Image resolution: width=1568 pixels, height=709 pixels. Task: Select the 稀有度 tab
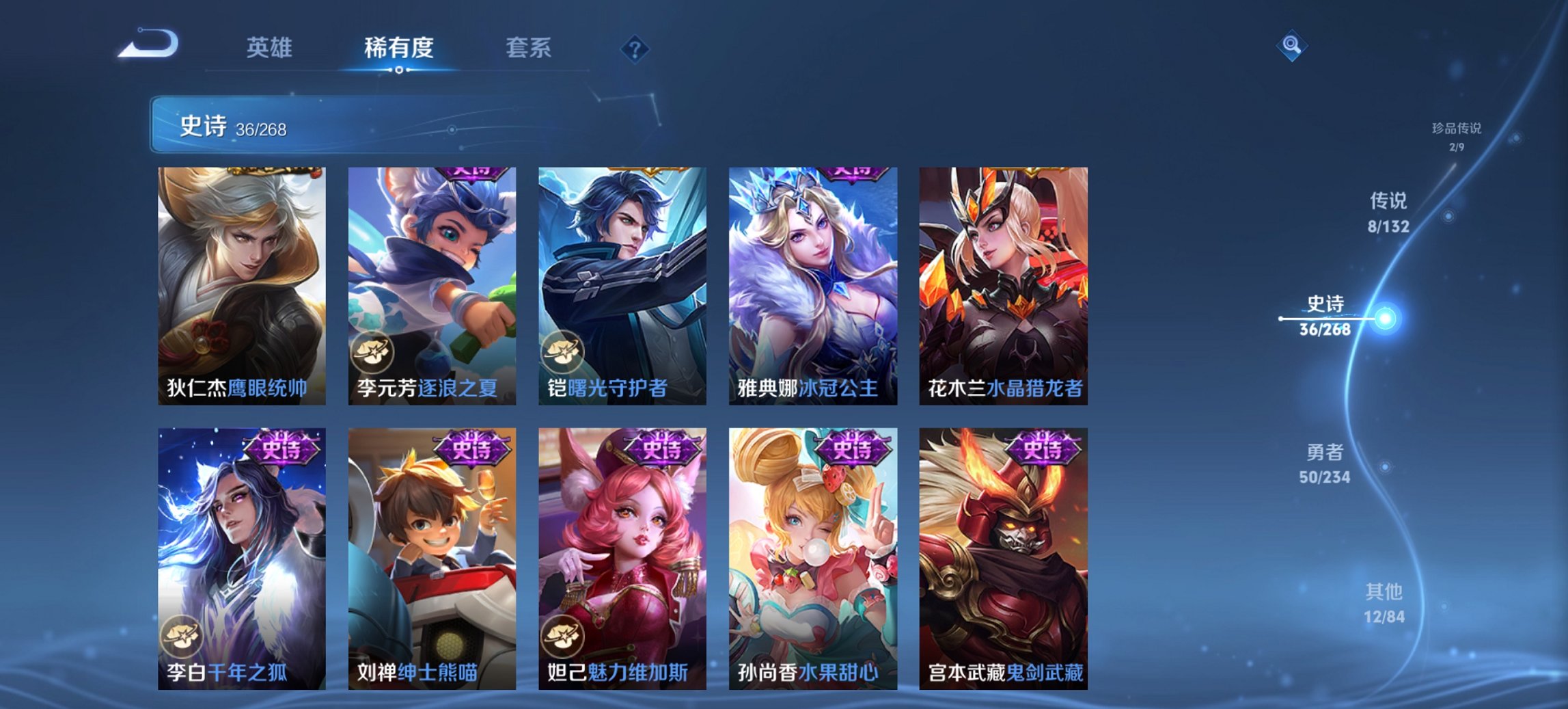(x=398, y=48)
